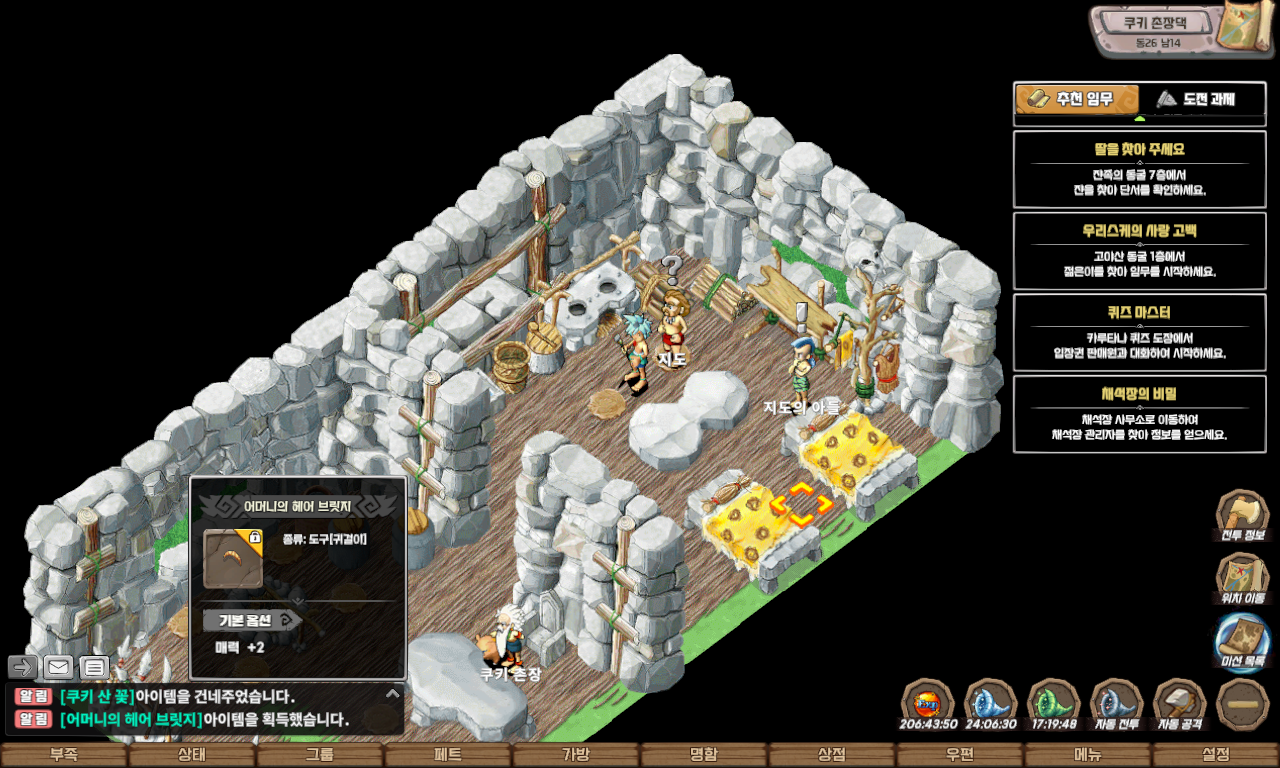Open the 위치 이동 map icon
The image size is (1280, 768).
point(1242,577)
